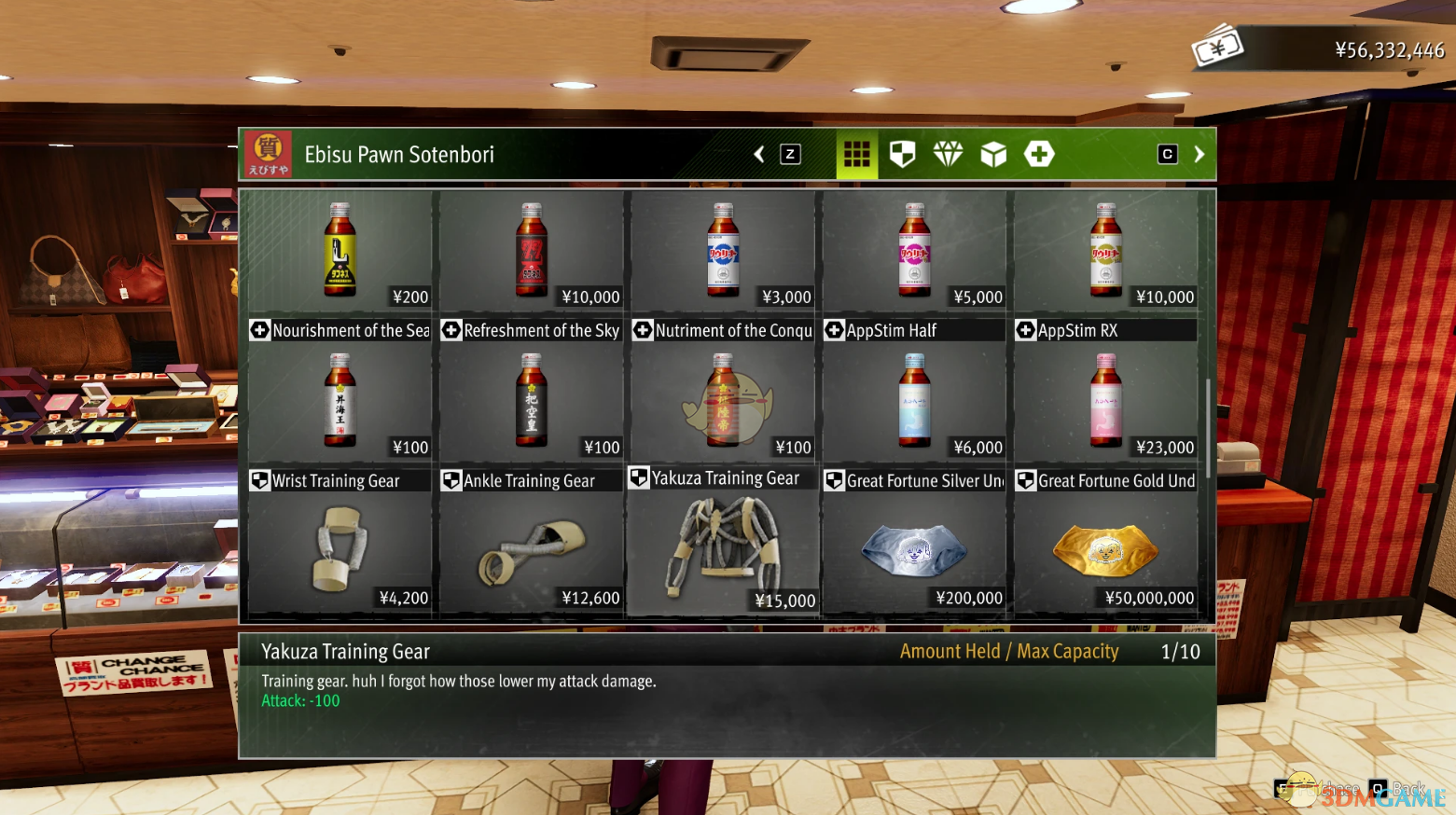Image resolution: width=1456 pixels, height=815 pixels.
Task: Click the Ebisu Pawn shop logo emblem
Action: click(x=267, y=154)
